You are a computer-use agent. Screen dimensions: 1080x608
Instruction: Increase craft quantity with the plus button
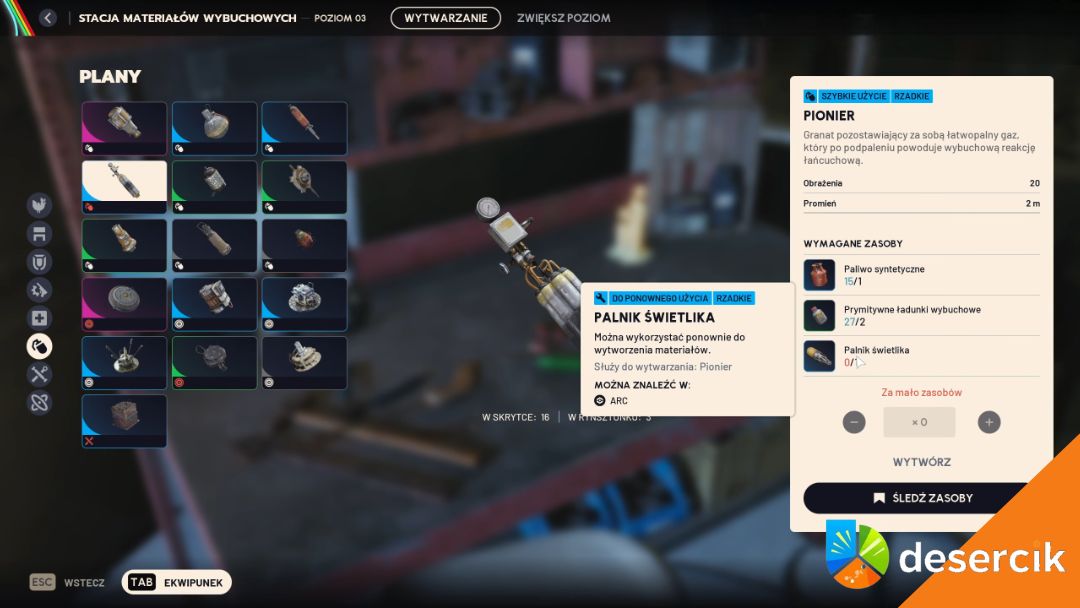[x=989, y=422]
